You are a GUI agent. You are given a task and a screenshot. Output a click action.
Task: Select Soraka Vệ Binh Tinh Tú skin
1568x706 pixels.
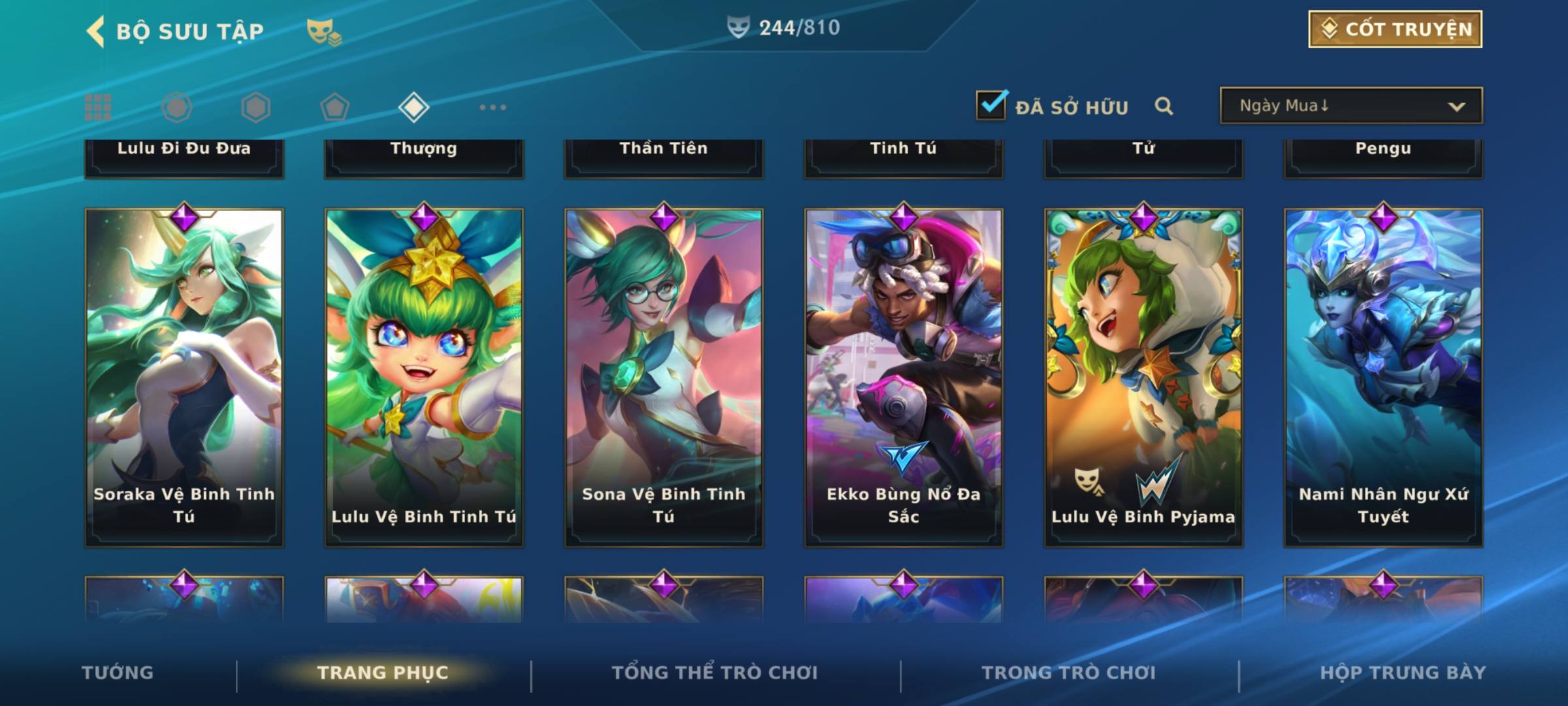pos(184,377)
